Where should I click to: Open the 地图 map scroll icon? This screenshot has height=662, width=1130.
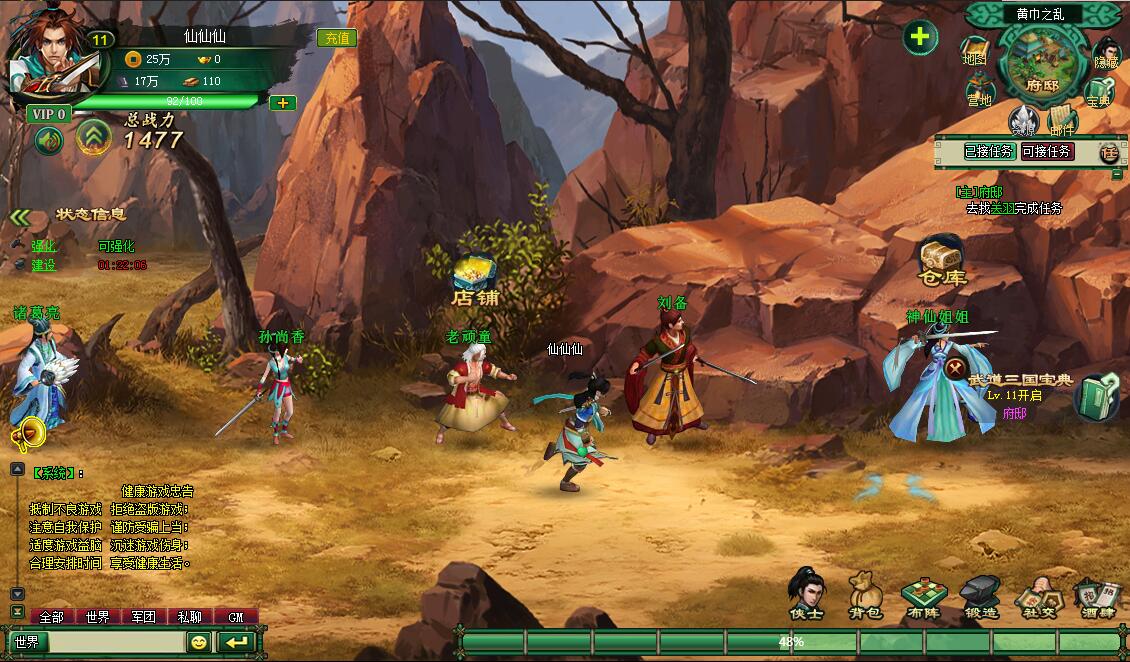[974, 52]
